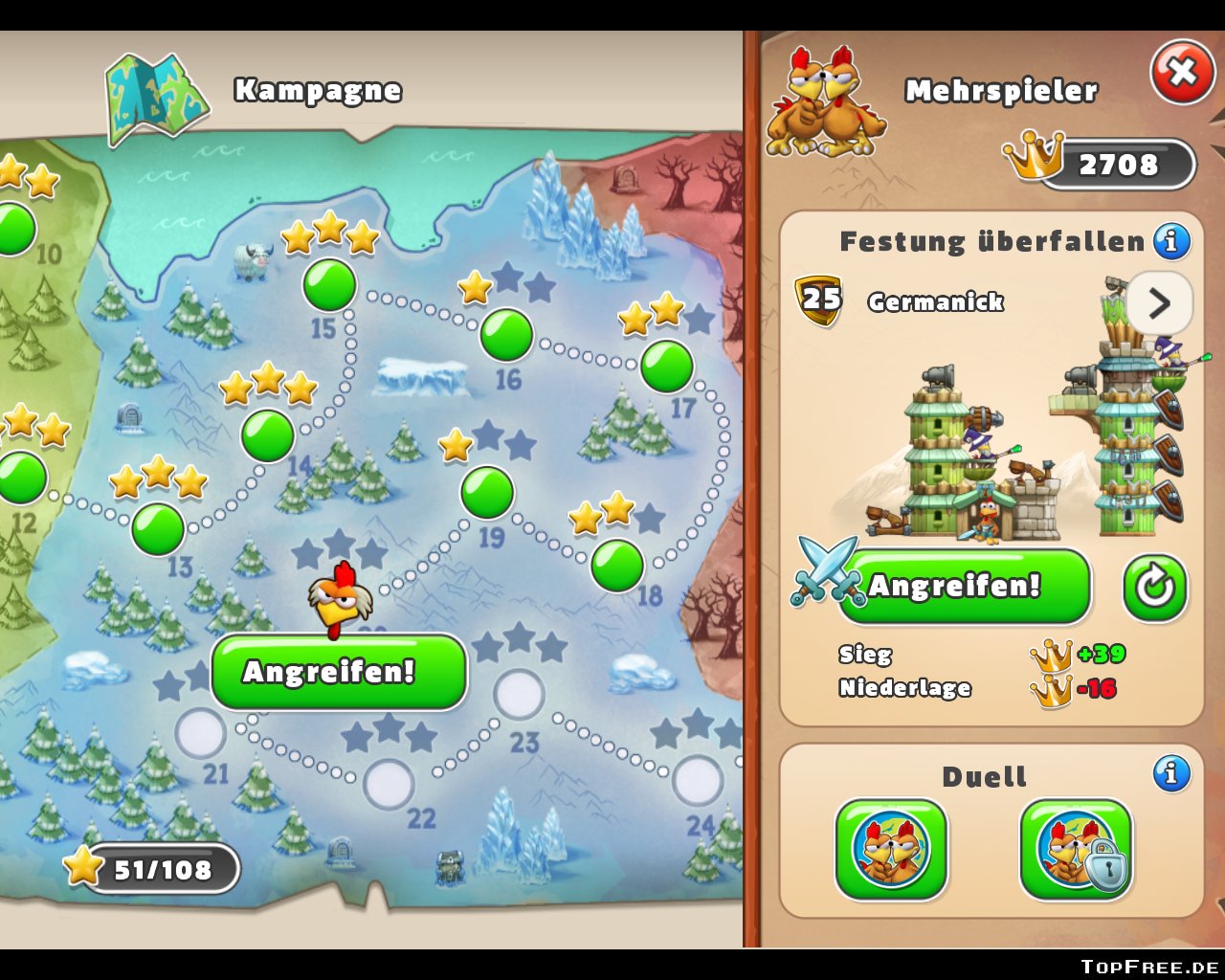The width and height of the screenshot is (1225, 980).
Task: Select campaign level 15
Action: [329, 284]
